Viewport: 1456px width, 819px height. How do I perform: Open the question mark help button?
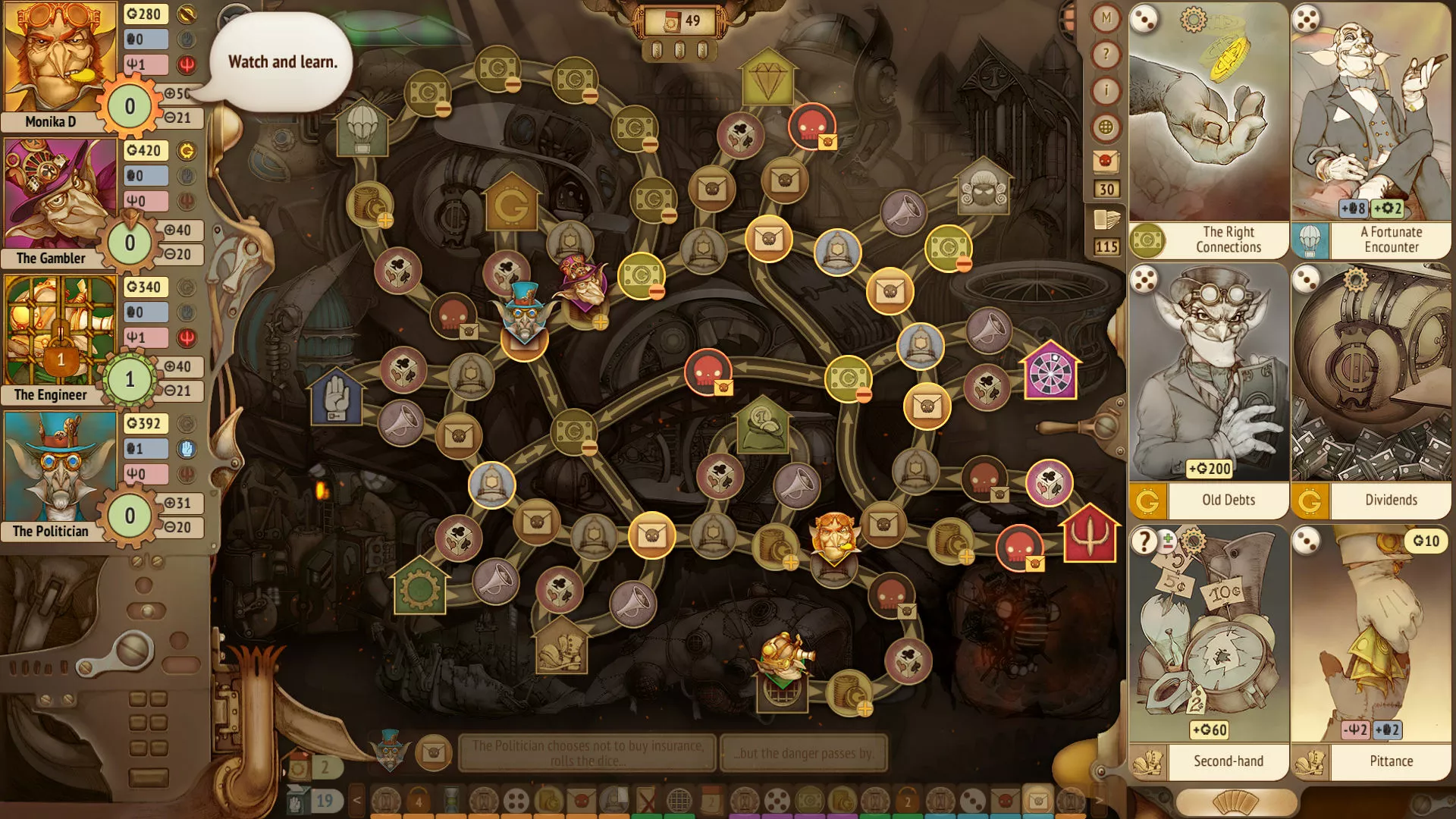click(x=1106, y=55)
